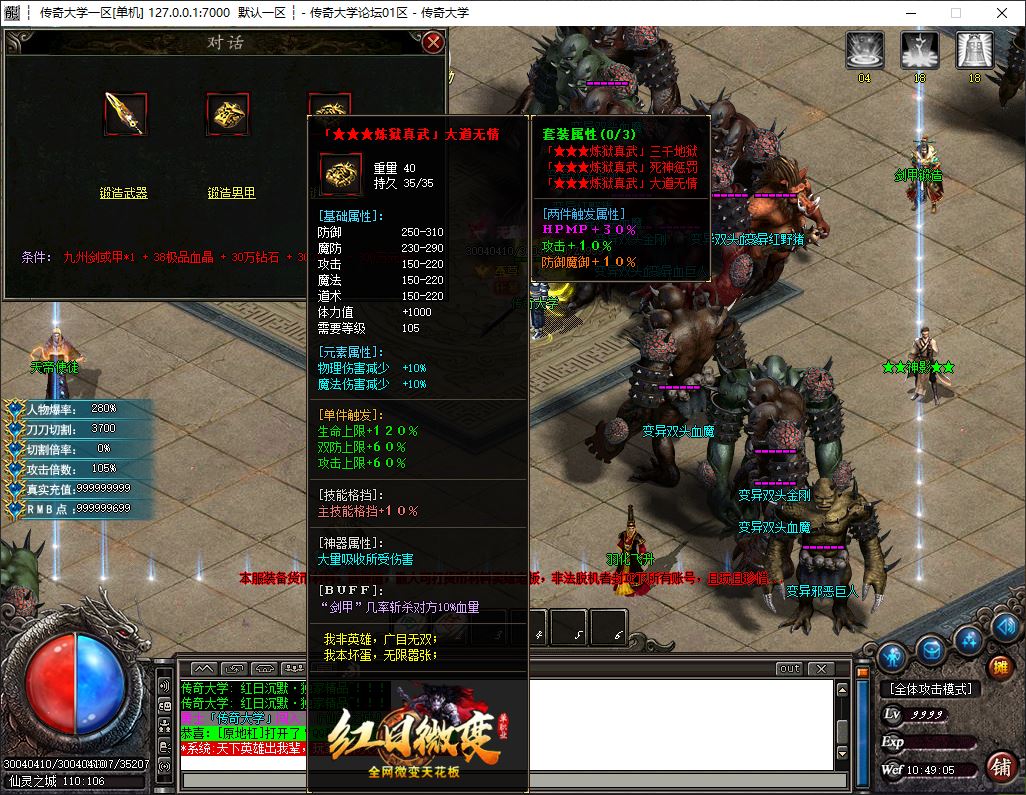The height and width of the screenshot is (795, 1026).
Task: Select the golden sword weapon icon
Action: 126,114
